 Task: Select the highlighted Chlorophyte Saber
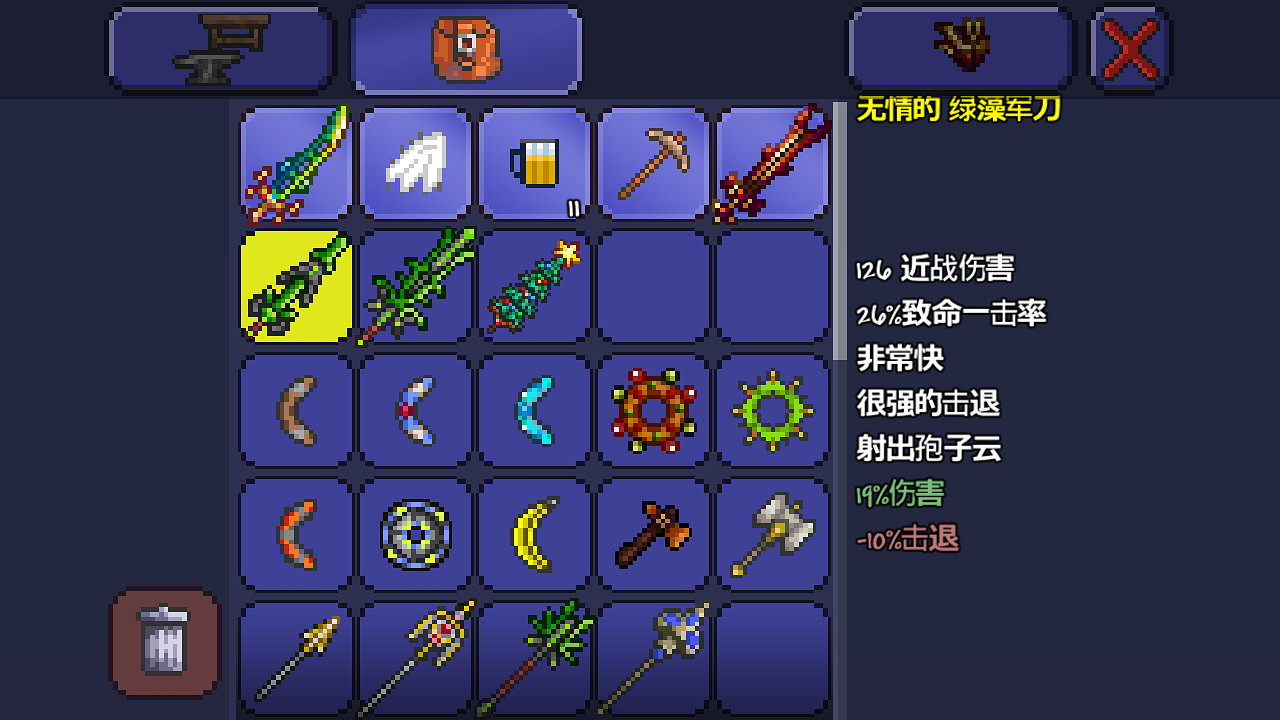pyautogui.click(x=295, y=287)
